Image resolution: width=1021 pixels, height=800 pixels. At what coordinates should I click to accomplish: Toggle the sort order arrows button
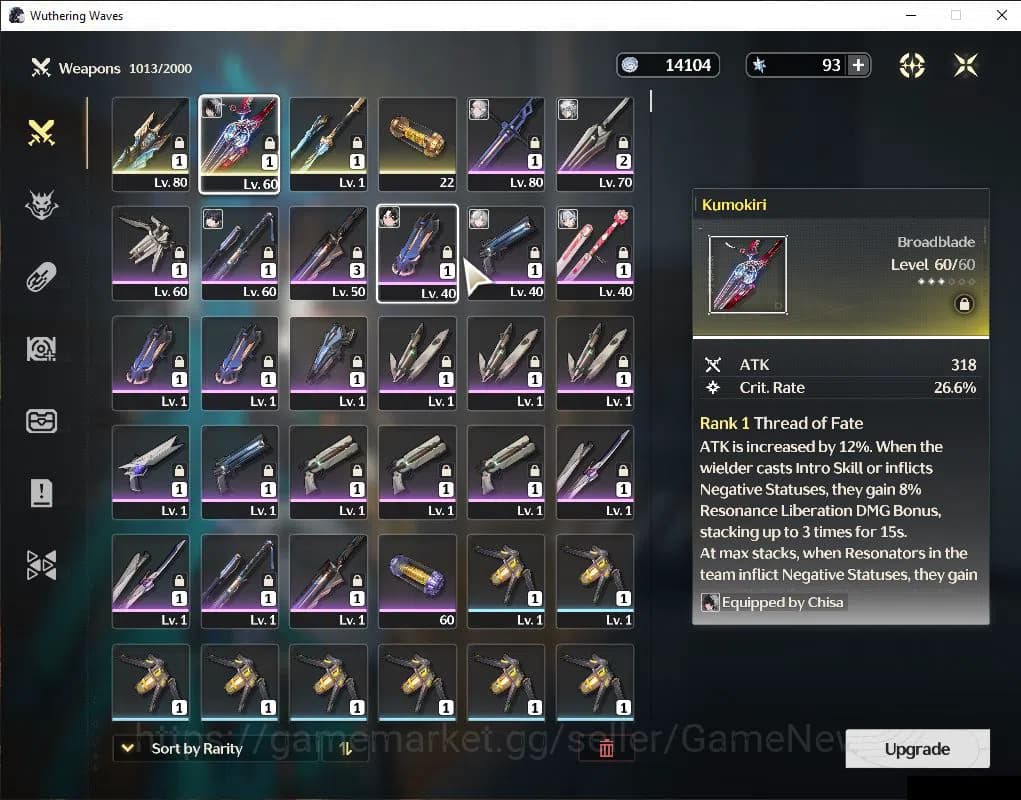346,748
